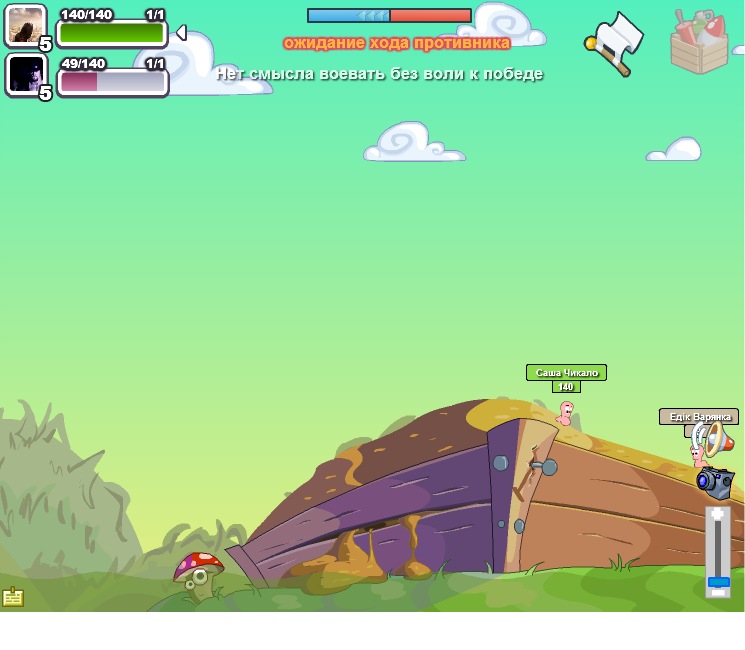This screenshot has width=745, height=650.
Task: Click the zoom slider's blue handle
Action: coord(718,582)
